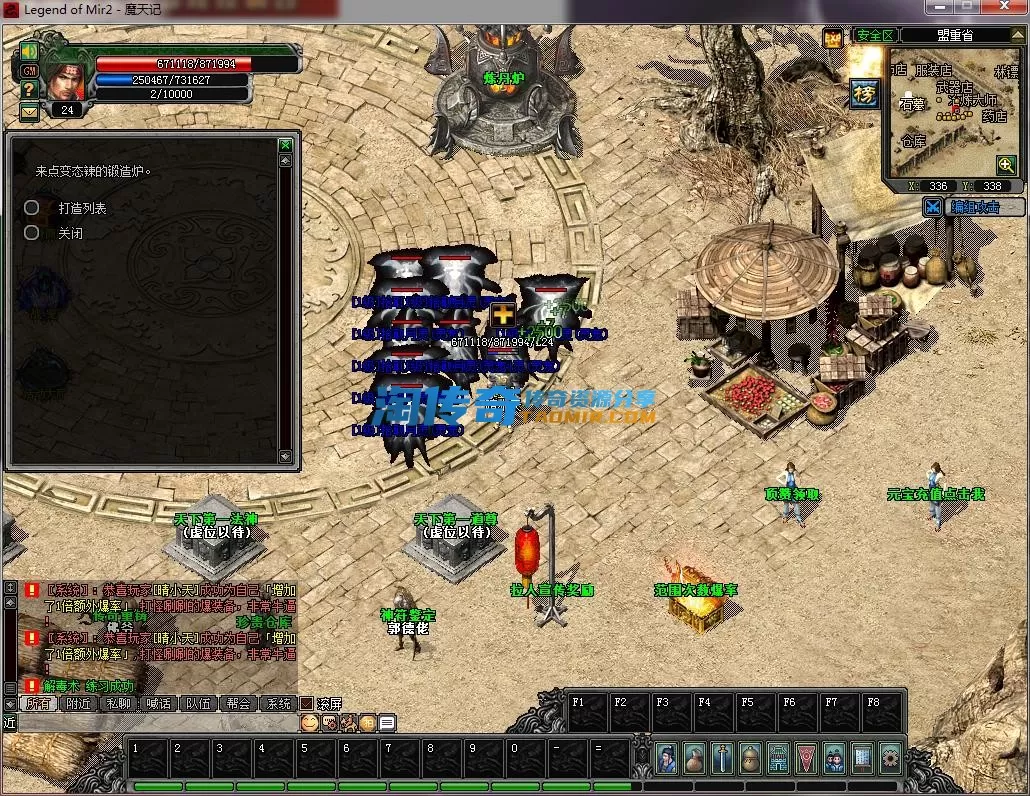1030x796 pixels.
Task: Switch chat to the 附近 tab
Action: pos(80,703)
